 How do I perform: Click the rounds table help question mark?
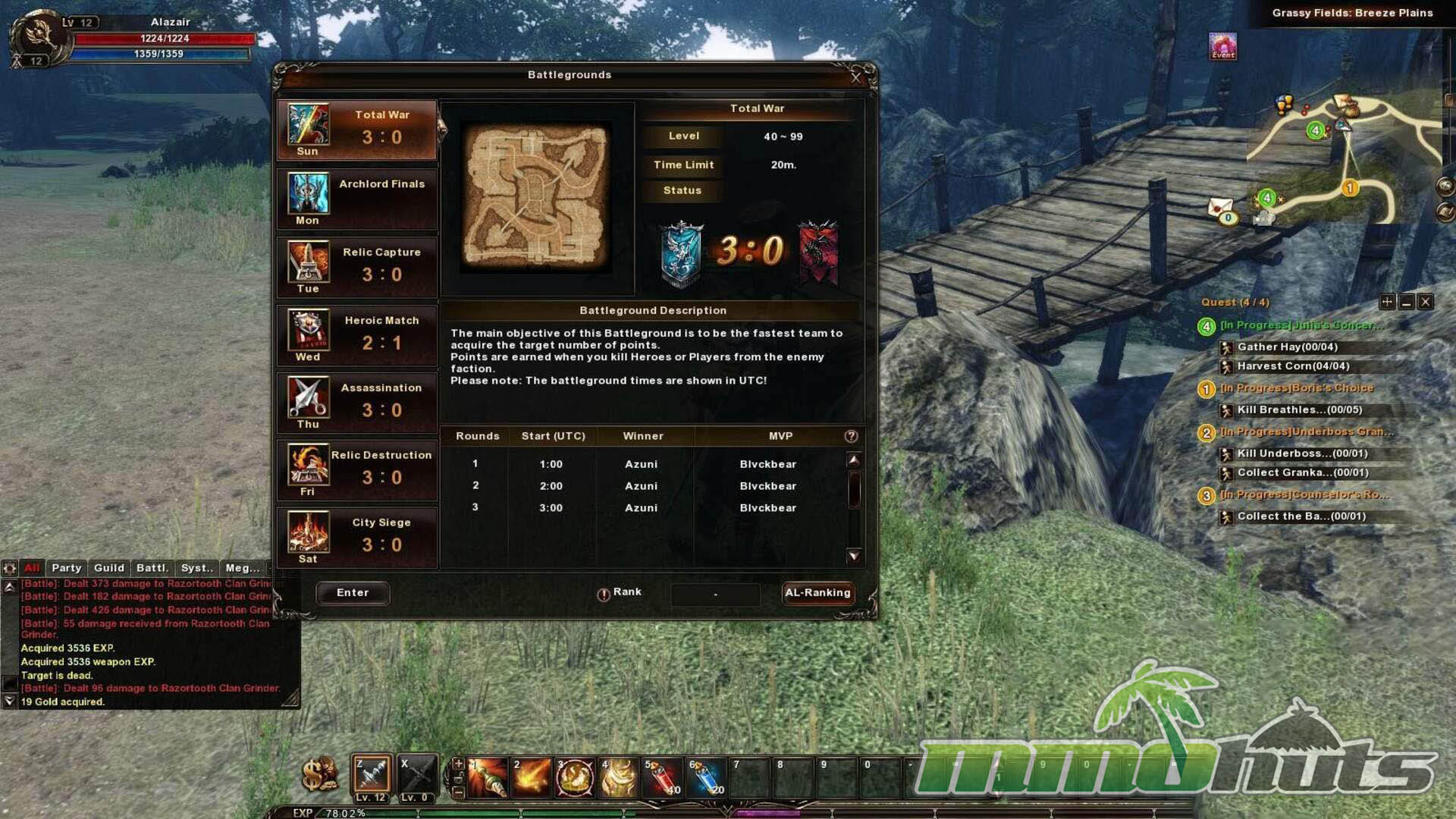[851, 436]
